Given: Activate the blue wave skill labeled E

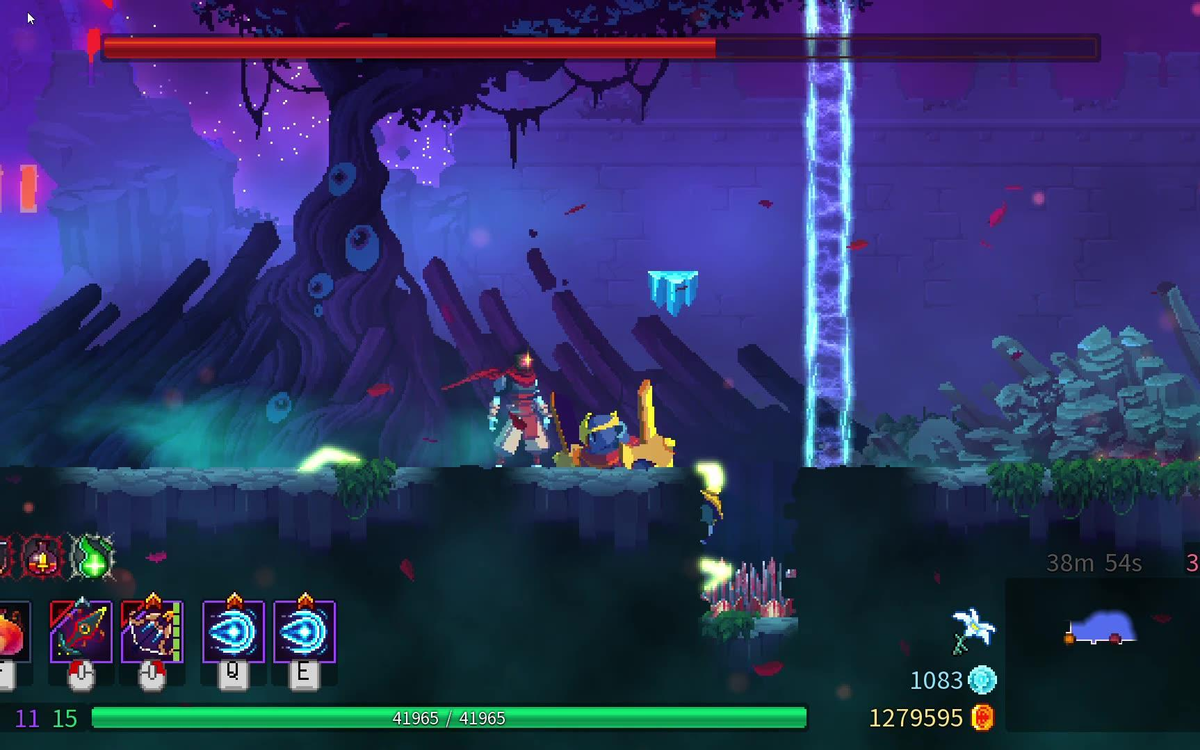Looking at the screenshot, I should tap(304, 631).
